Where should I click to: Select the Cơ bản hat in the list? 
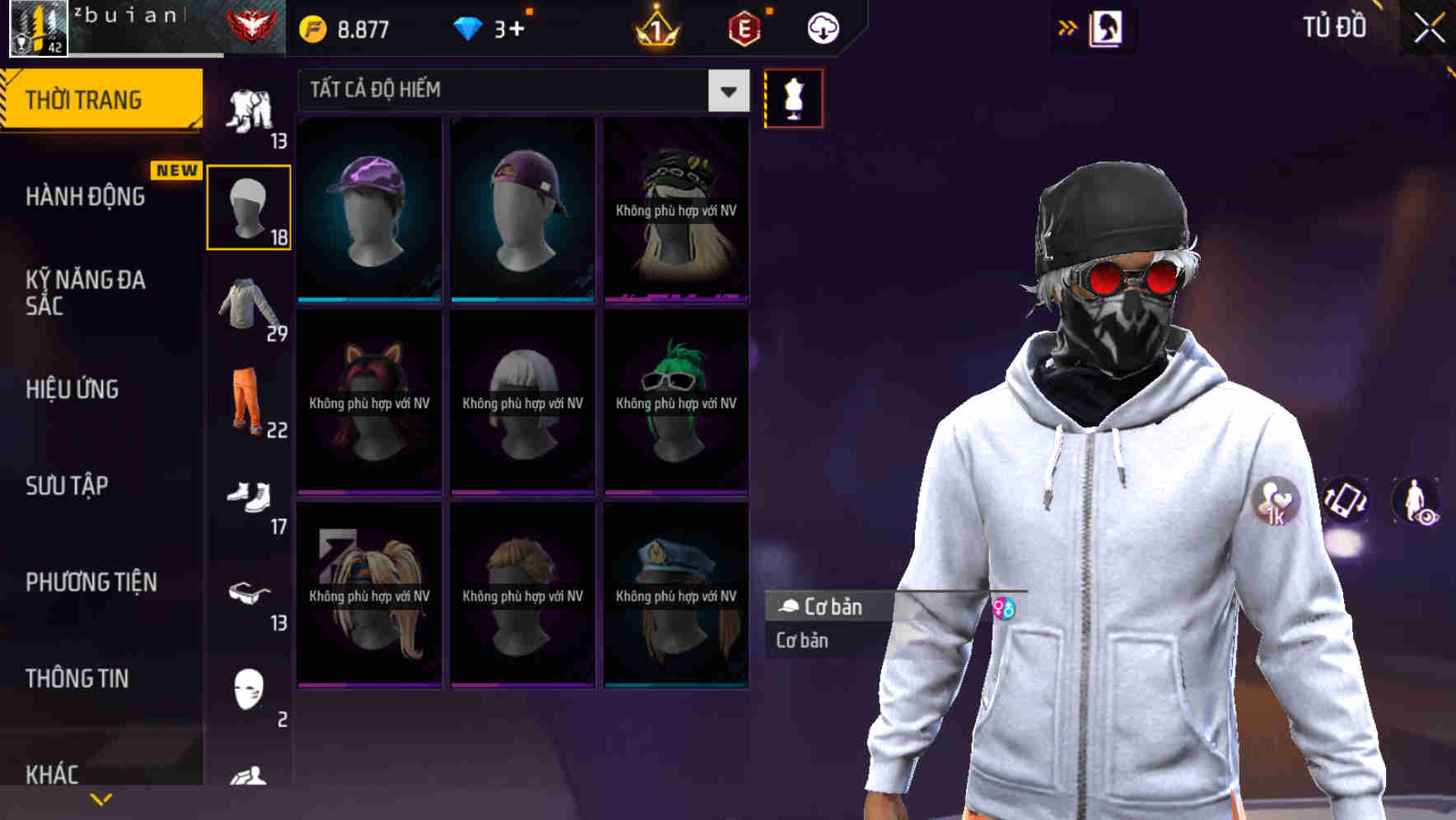[832, 608]
